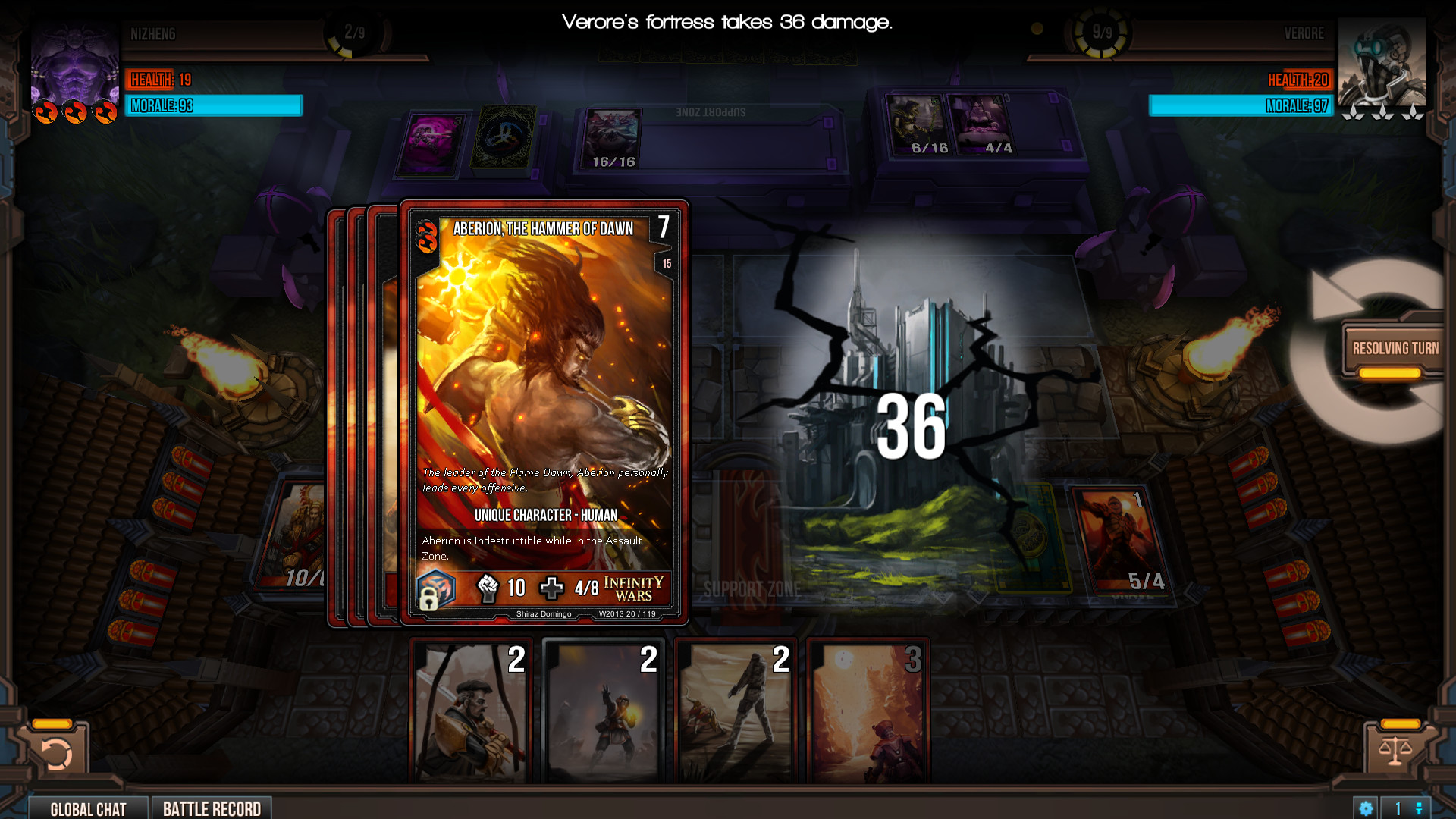The height and width of the screenshot is (819, 1456).
Task: Open the Battle Record panel
Action: click(x=212, y=808)
